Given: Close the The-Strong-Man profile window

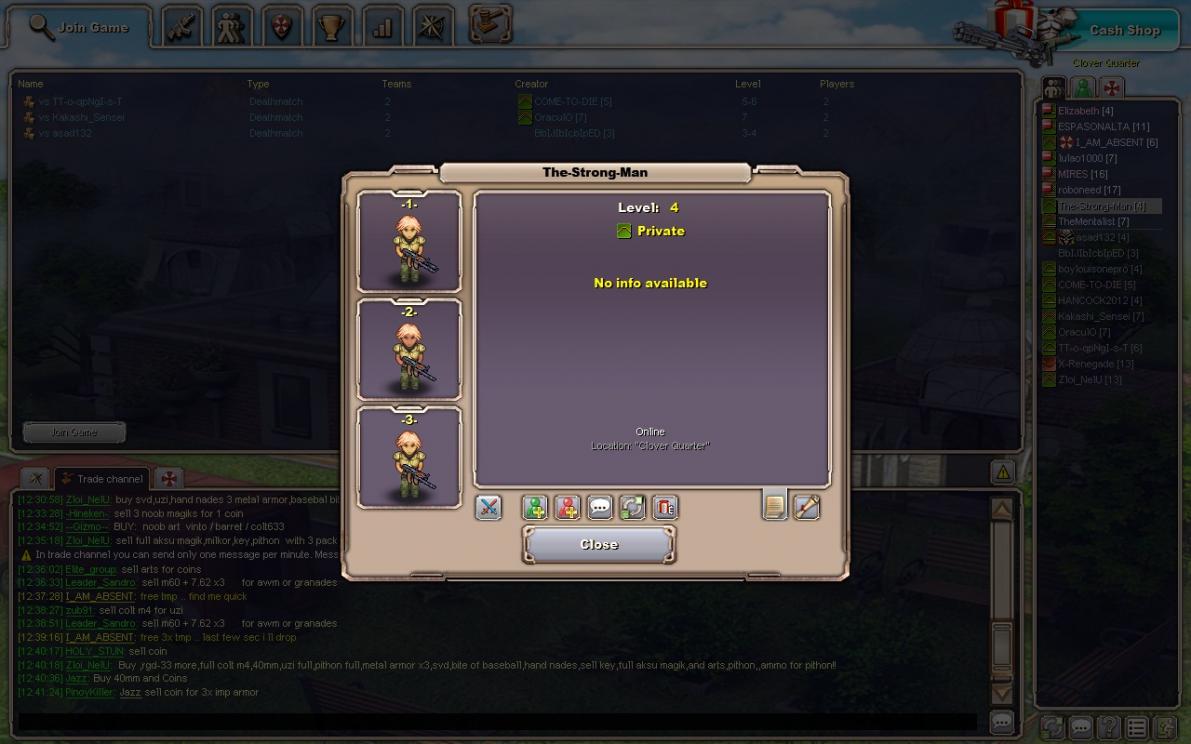Looking at the screenshot, I should point(598,545).
